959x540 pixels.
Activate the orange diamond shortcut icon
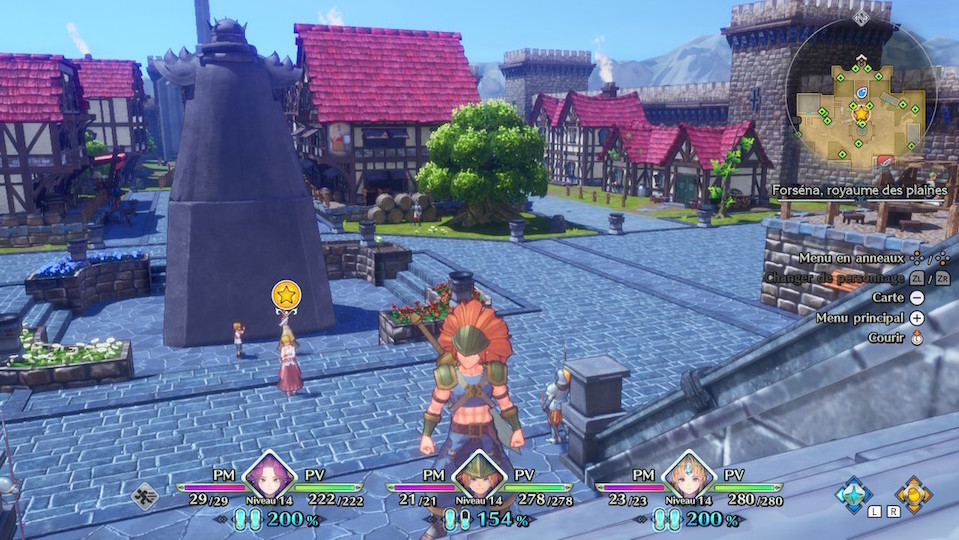pos(912,494)
